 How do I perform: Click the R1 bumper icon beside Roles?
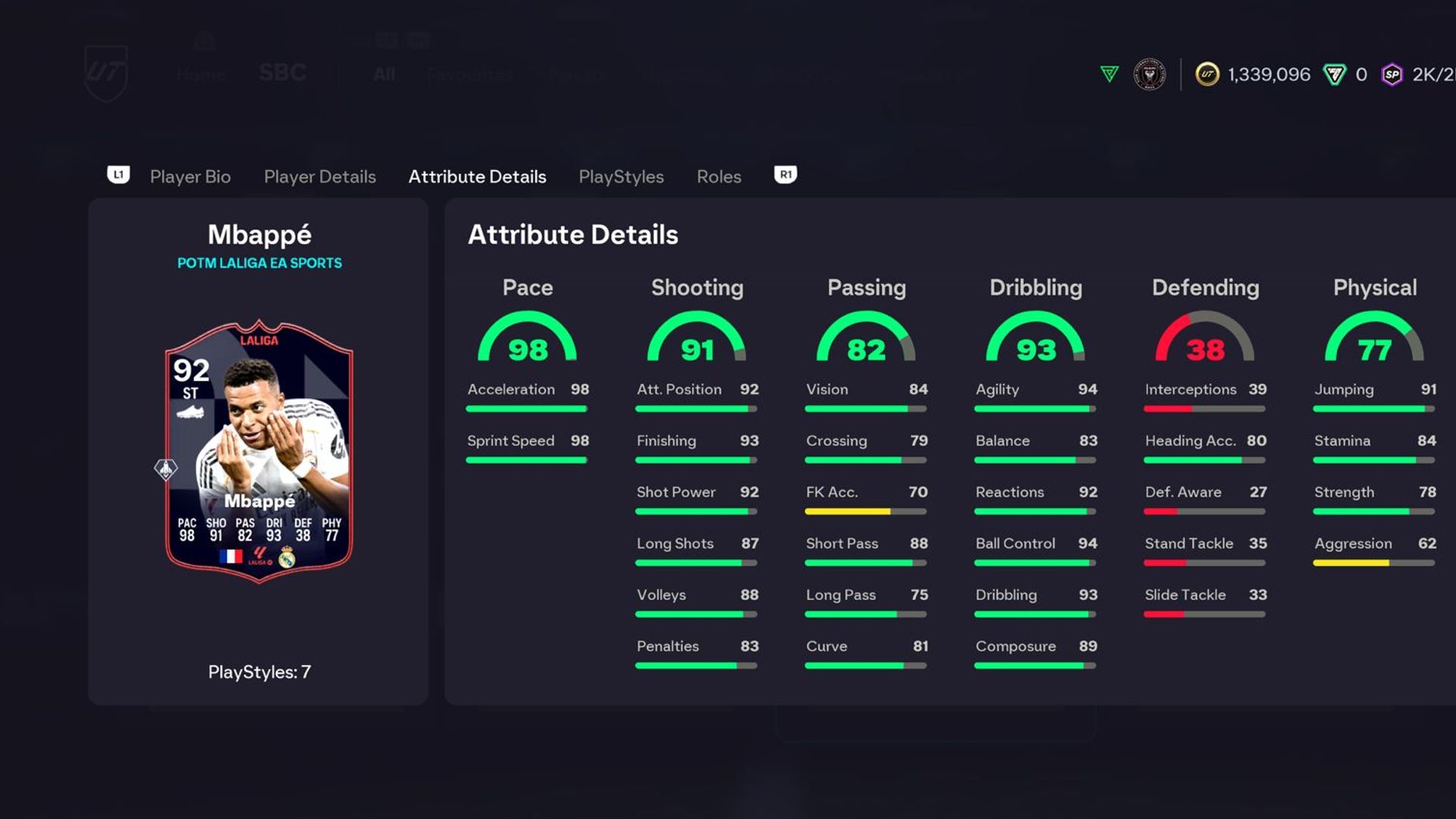click(x=786, y=174)
